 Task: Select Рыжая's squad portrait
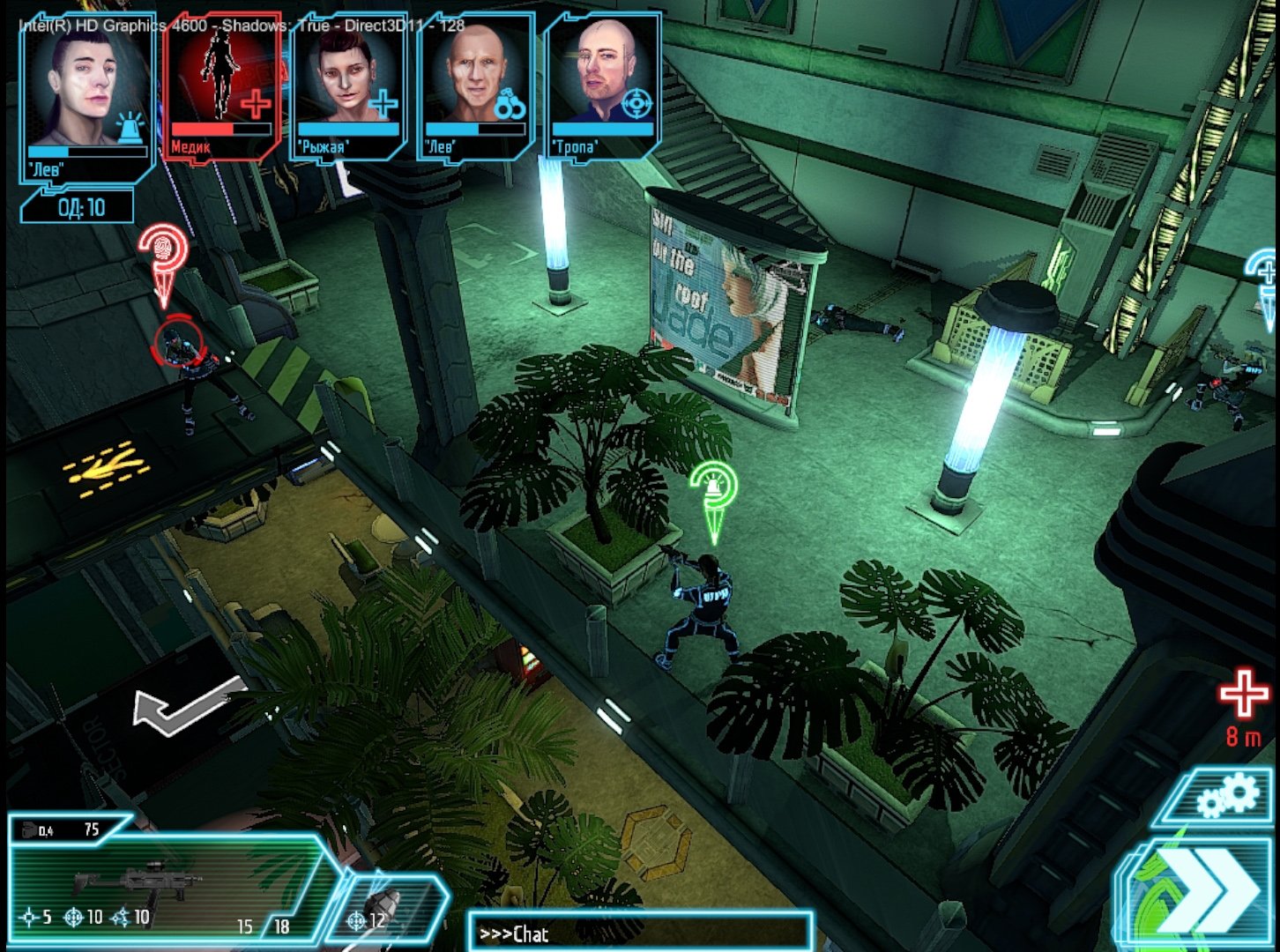pos(344,84)
